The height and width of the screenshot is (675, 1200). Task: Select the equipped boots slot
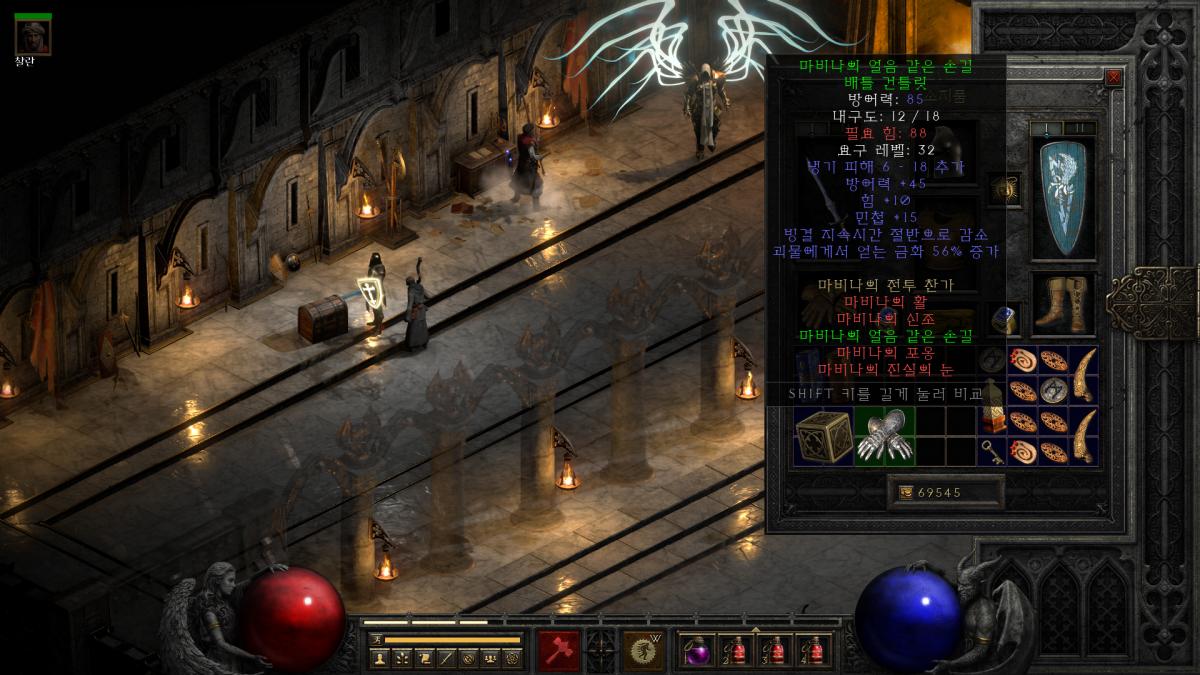click(x=1063, y=304)
